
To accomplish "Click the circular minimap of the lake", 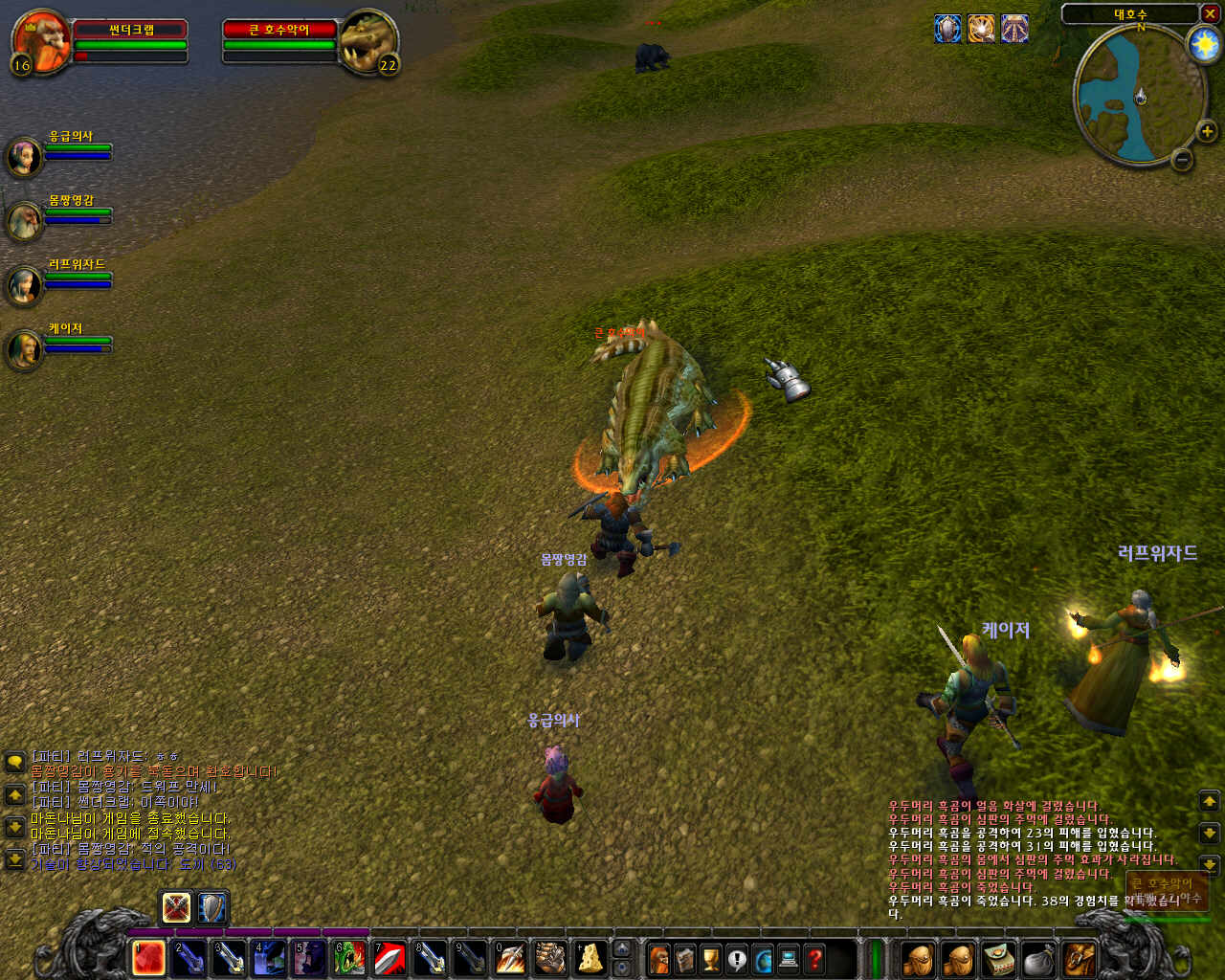I will pos(1139,96).
